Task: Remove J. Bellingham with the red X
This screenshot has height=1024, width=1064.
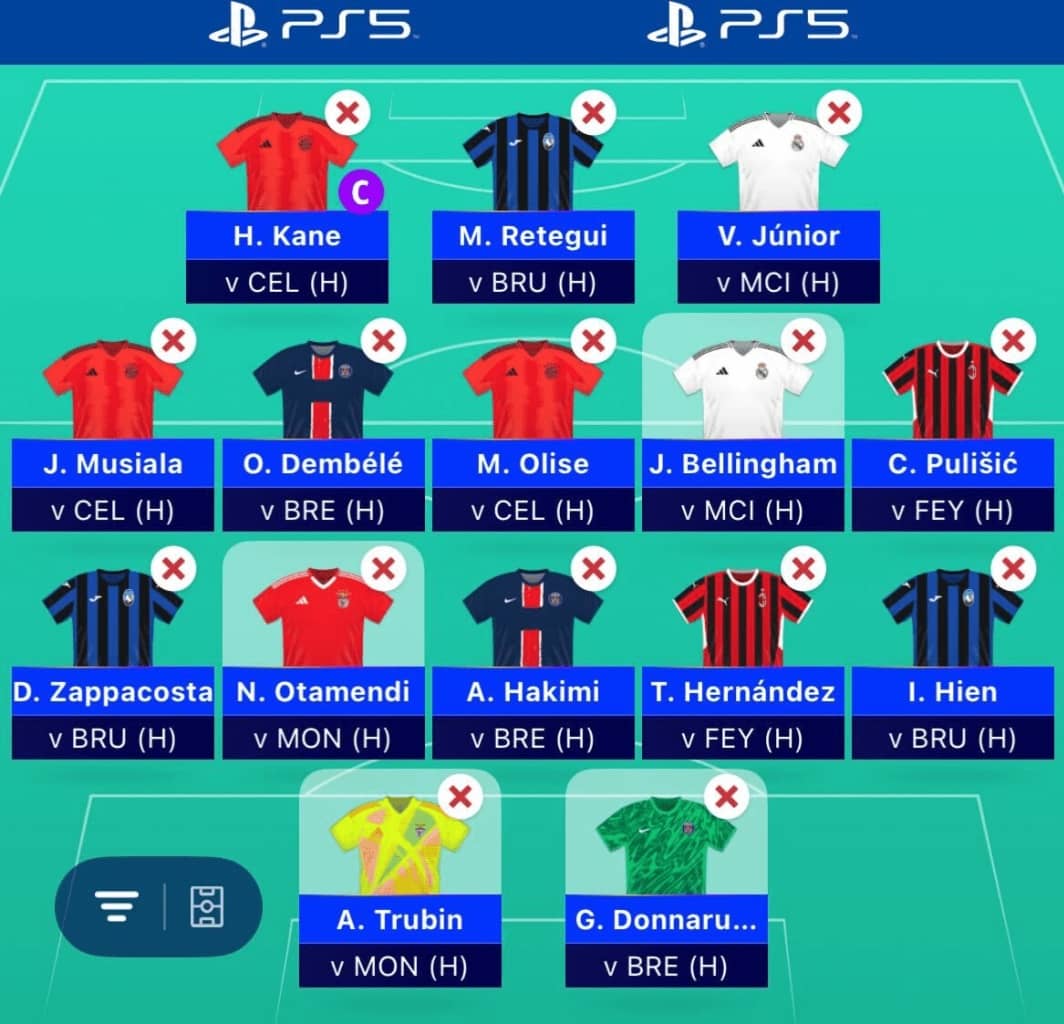Action: pyautogui.click(x=802, y=341)
